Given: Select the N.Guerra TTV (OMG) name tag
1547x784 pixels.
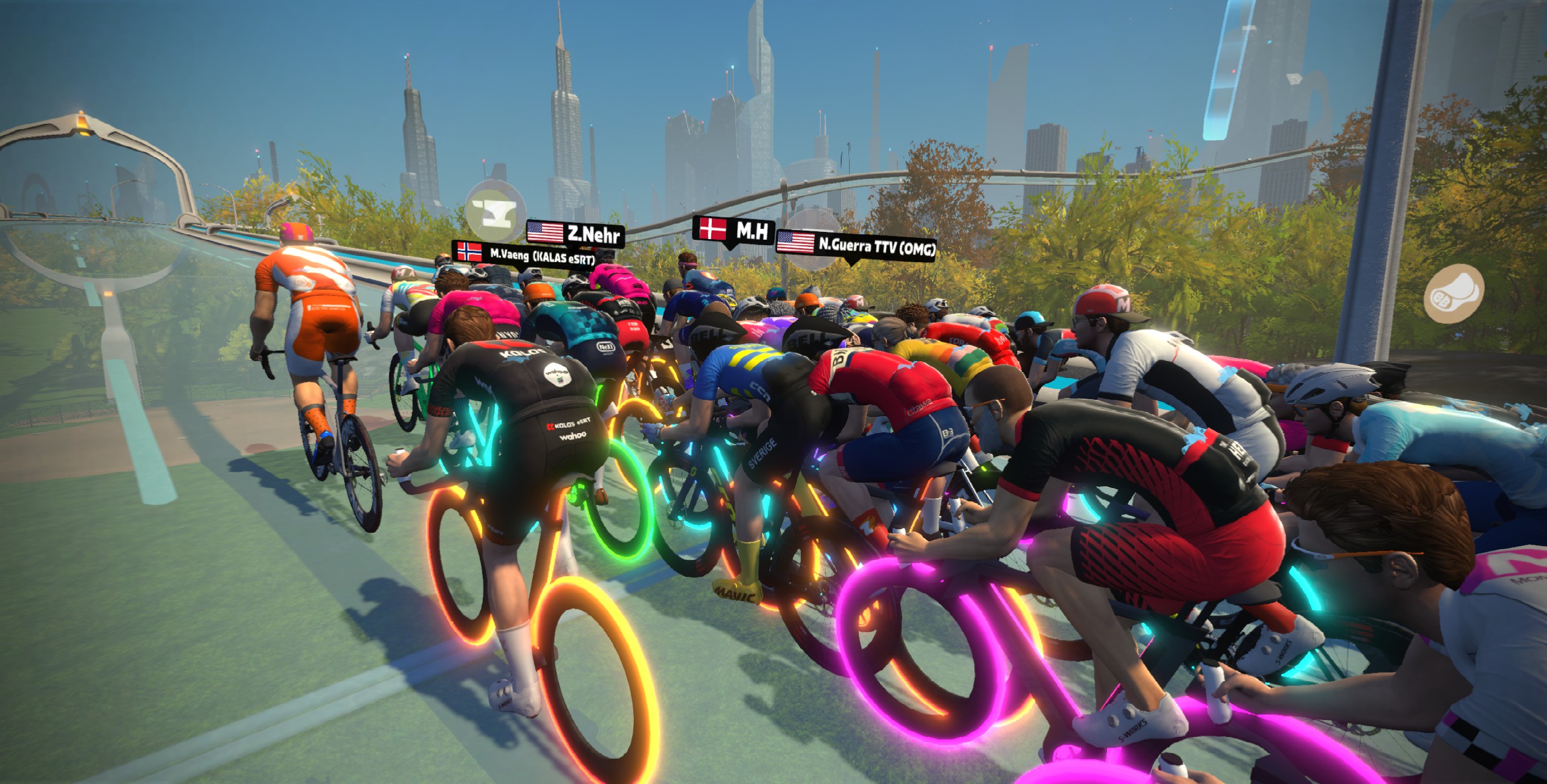Looking at the screenshot, I should [856, 244].
